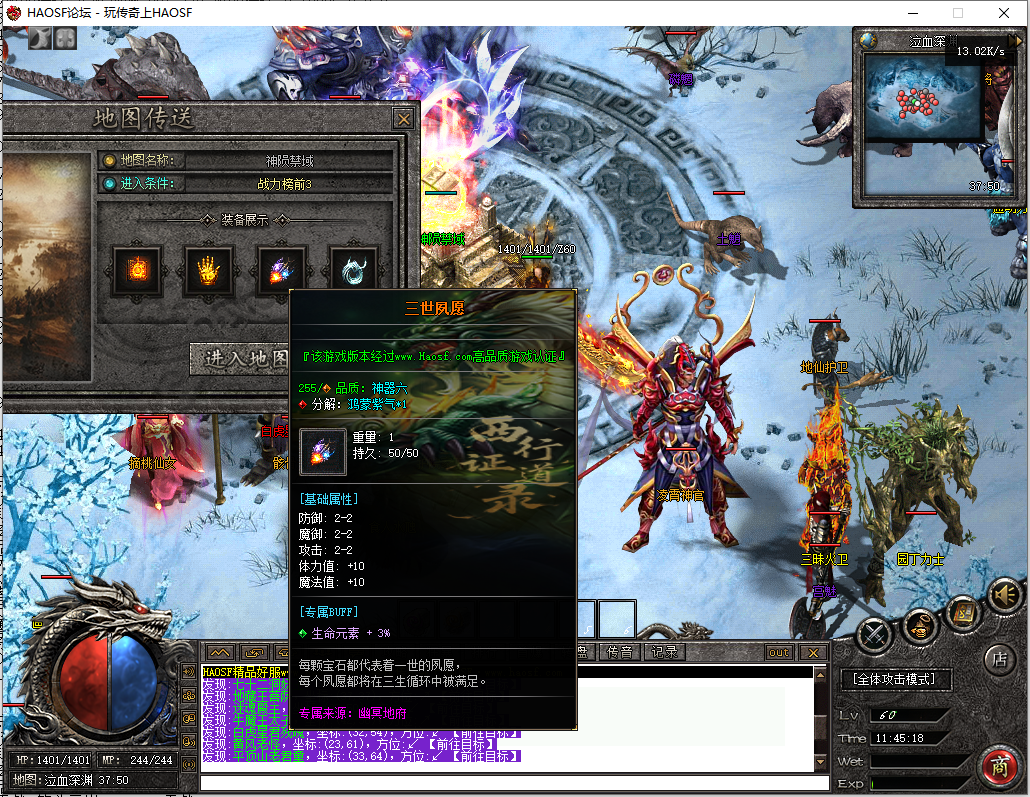Switch the 全体攻击模式 attack mode
This screenshot has height=797, width=1030.
(895, 679)
